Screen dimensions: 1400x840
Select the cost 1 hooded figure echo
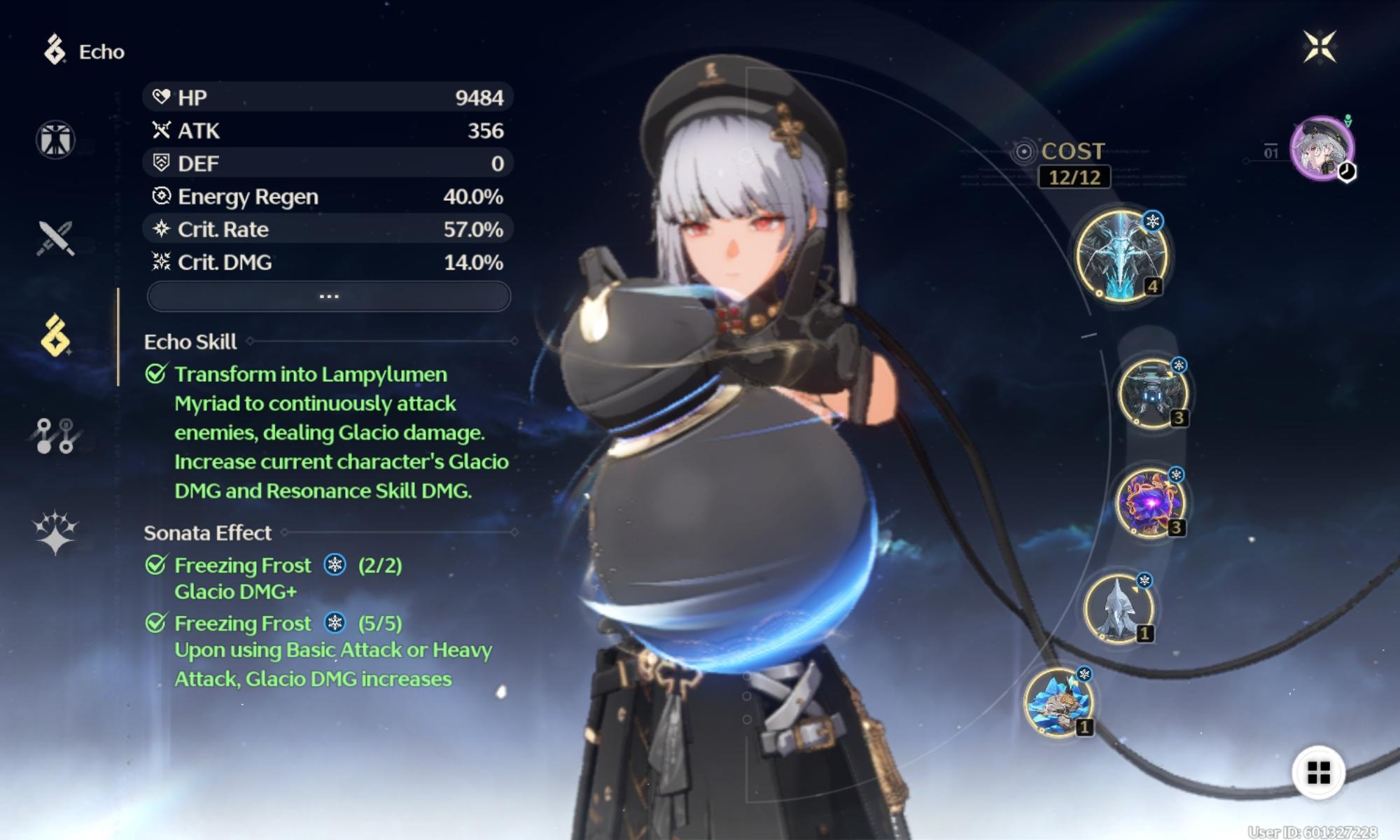[1119, 609]
